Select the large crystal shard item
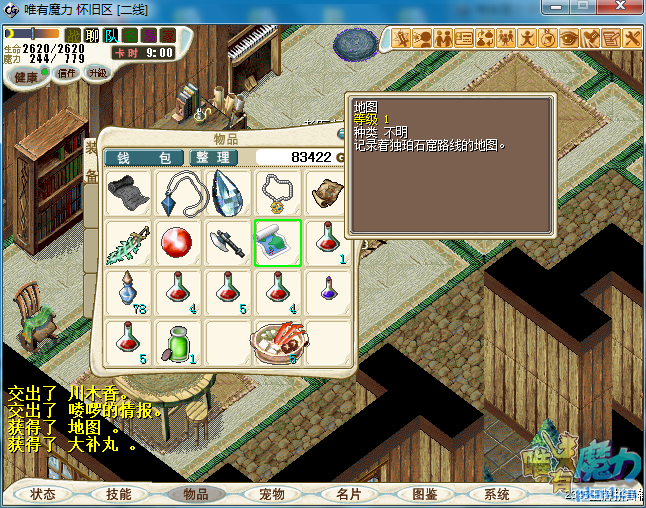This screenshot has width=646, height=508. click(227, 193)
